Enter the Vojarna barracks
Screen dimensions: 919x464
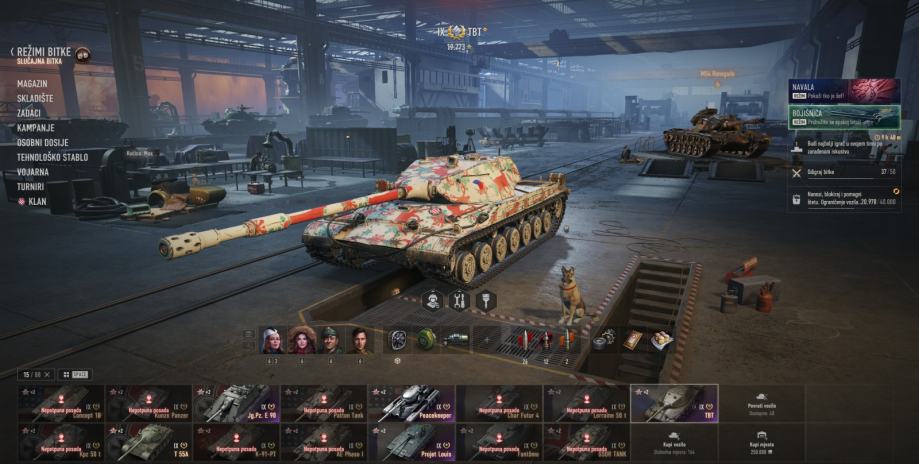pyautogui.click(x=33, y=171)
